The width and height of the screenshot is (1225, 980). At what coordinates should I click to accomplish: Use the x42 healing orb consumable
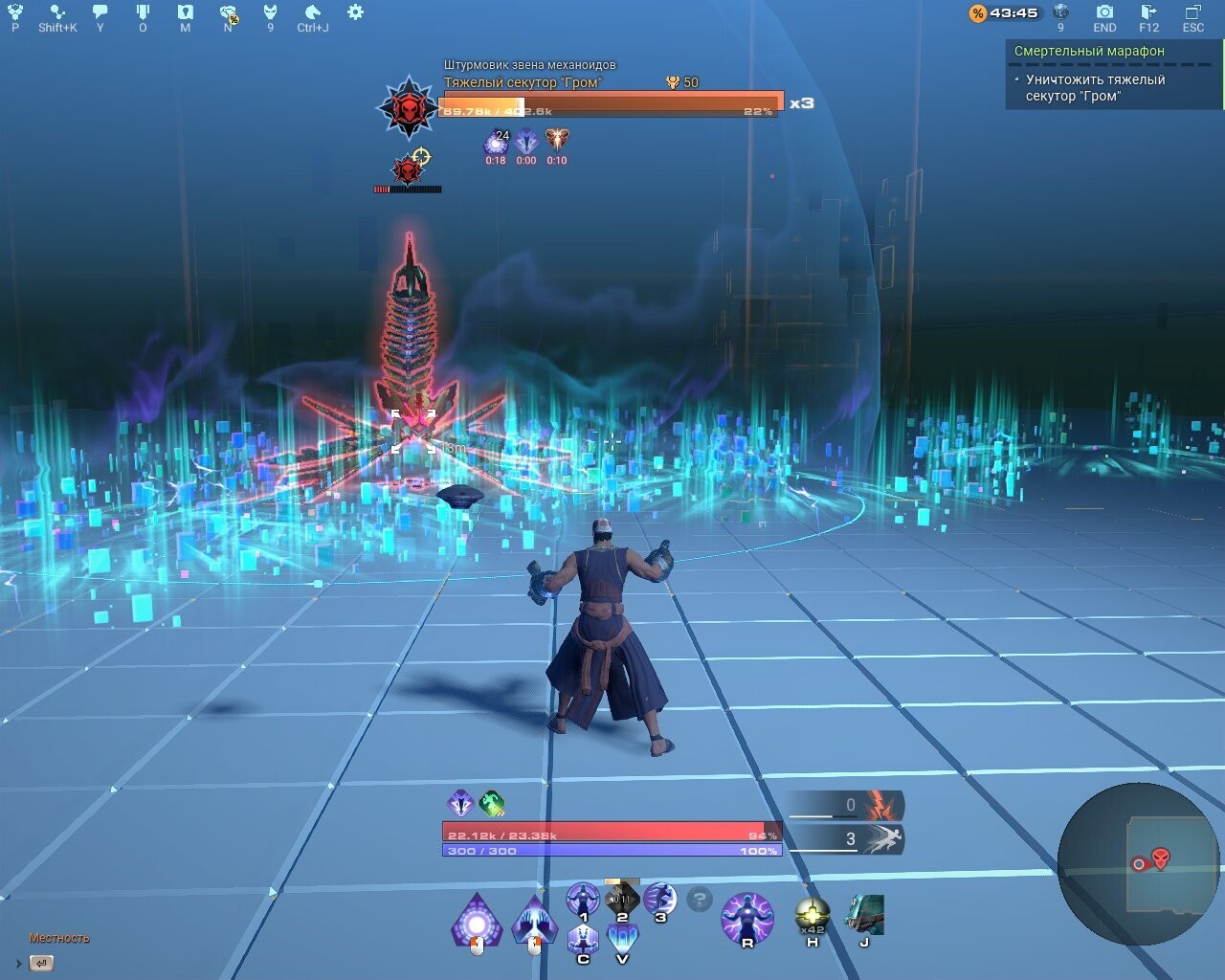pyautogui.click(x=813, y=916)
